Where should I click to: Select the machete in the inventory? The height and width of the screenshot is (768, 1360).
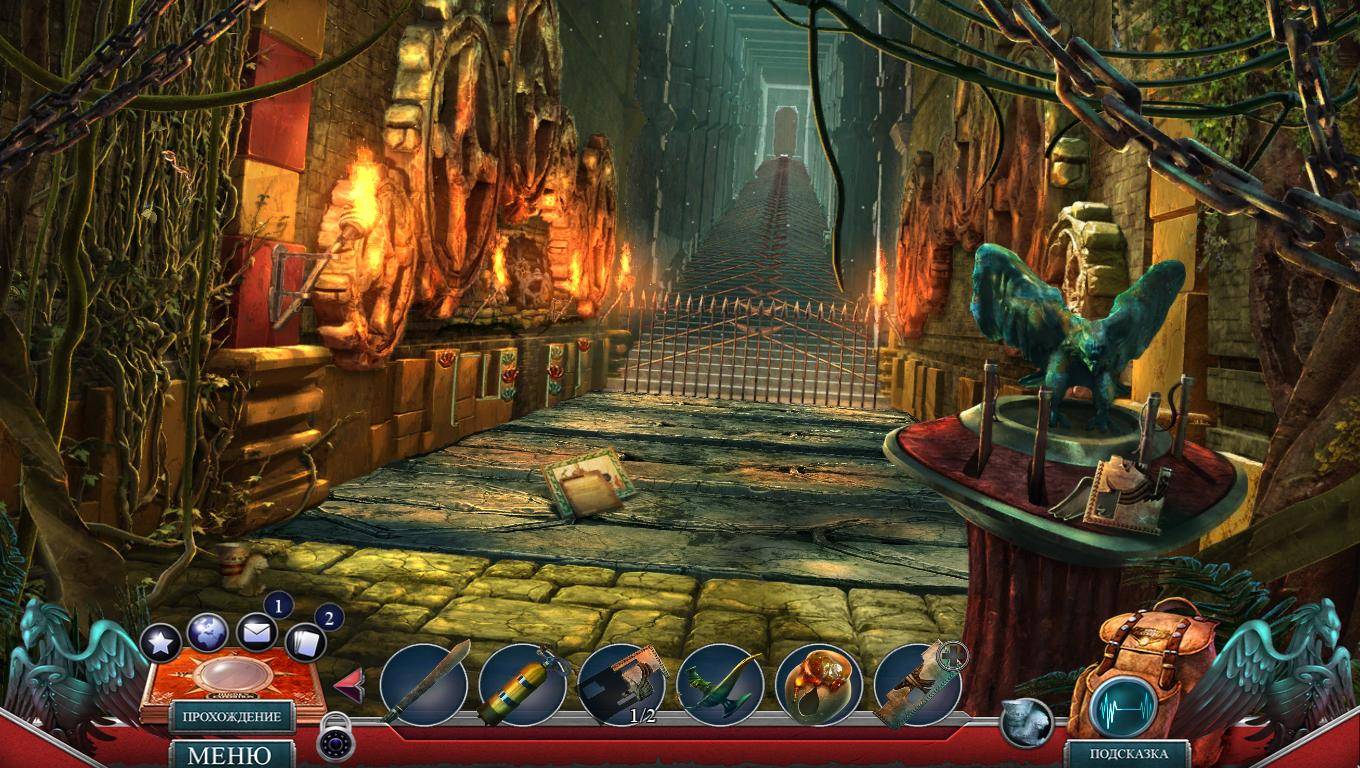point(424,684)
